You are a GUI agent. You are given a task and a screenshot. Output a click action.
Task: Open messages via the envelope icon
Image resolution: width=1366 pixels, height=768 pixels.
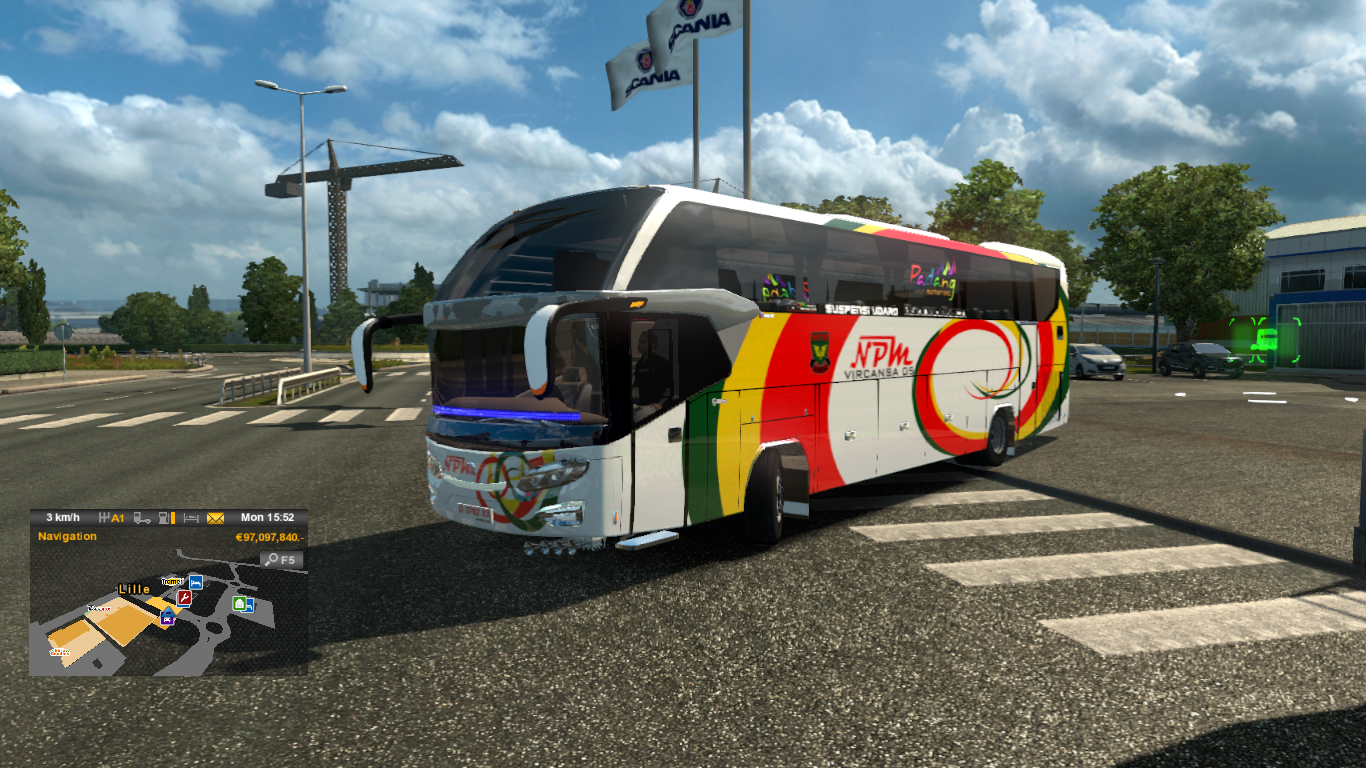215,518
